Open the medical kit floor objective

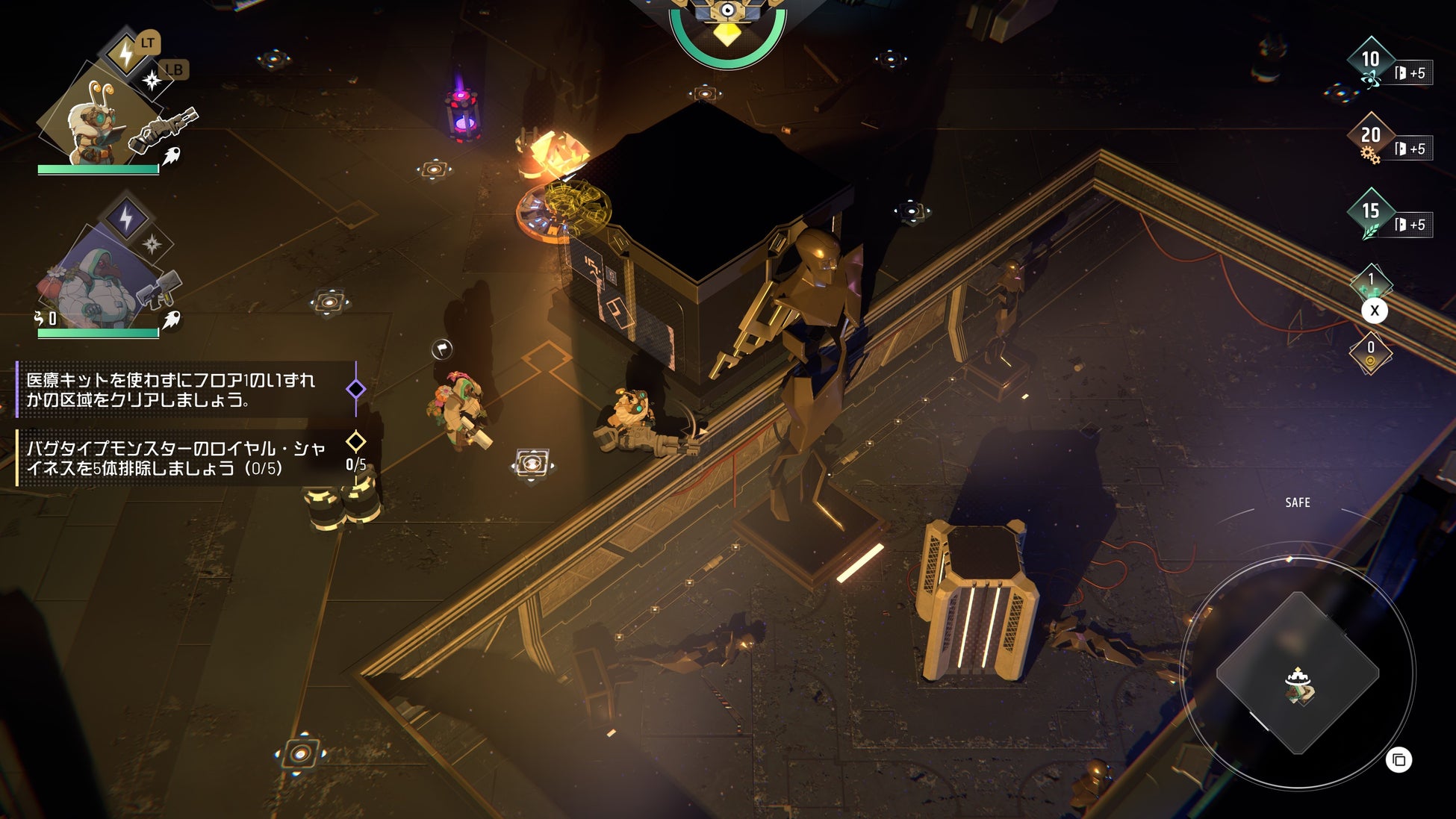point(172,390)
